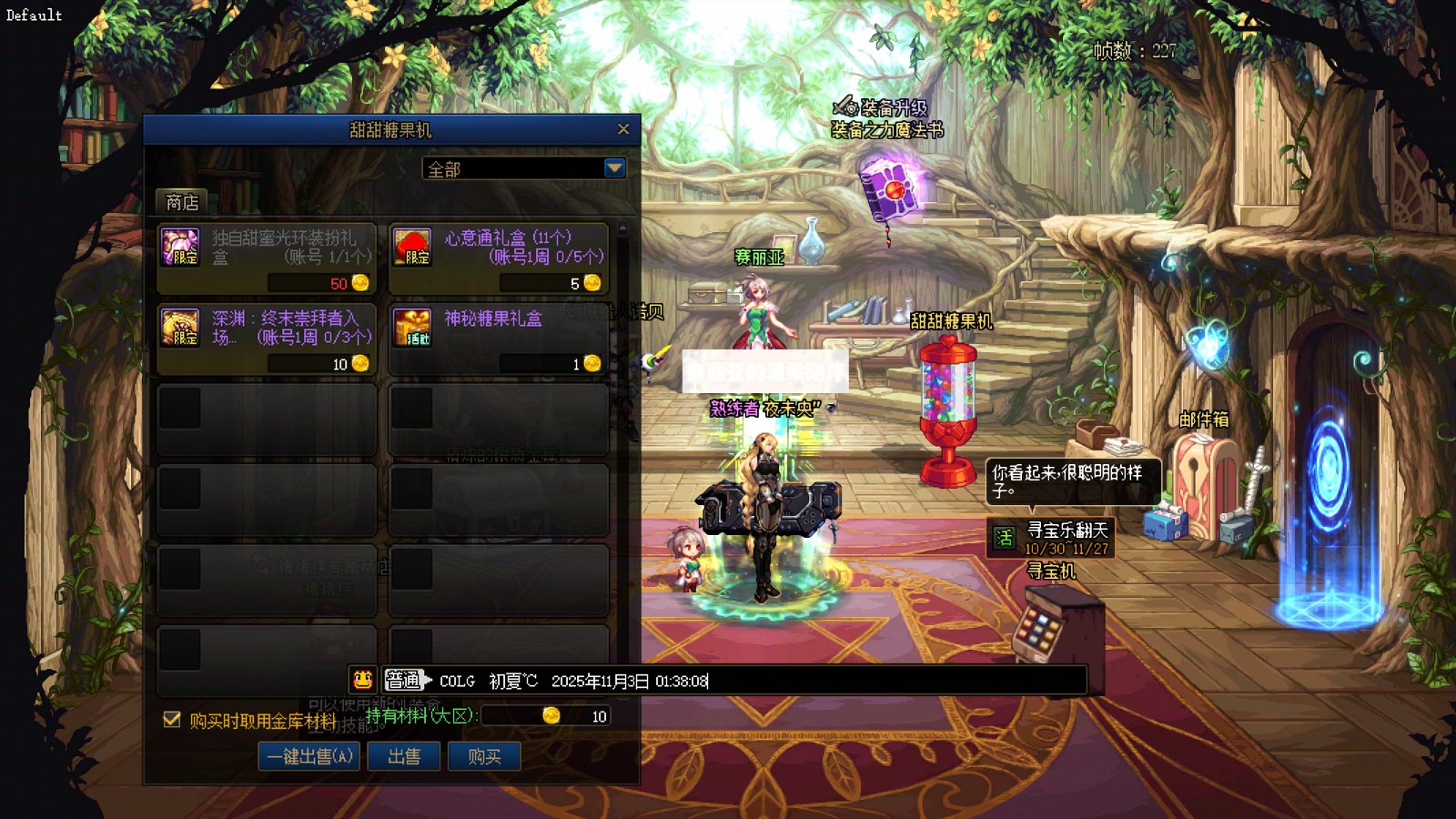The image size is (1456, 819).
Task: Open the 寻宝乐翻天 event tracker
Action: [1051, 538]
